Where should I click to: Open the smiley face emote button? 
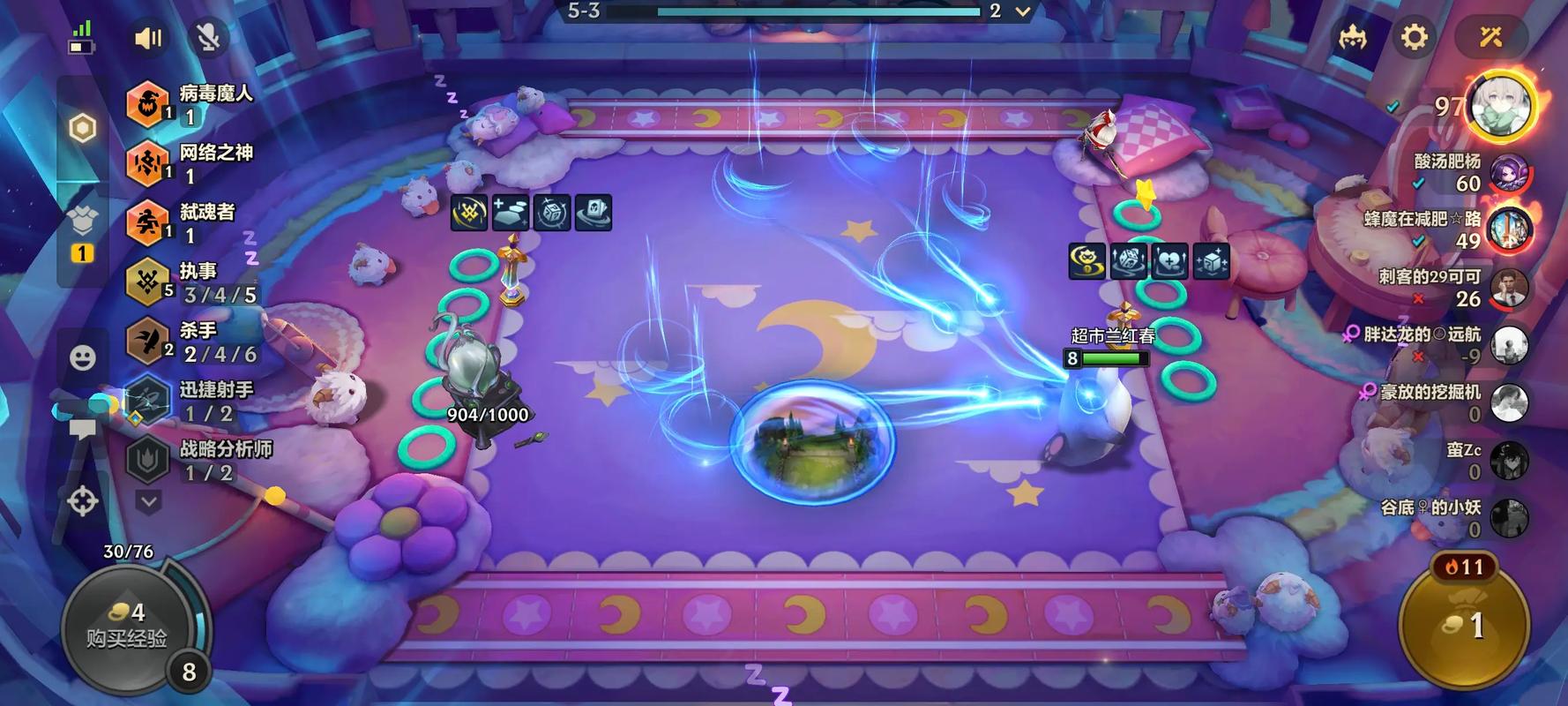(x=82, y=357)
